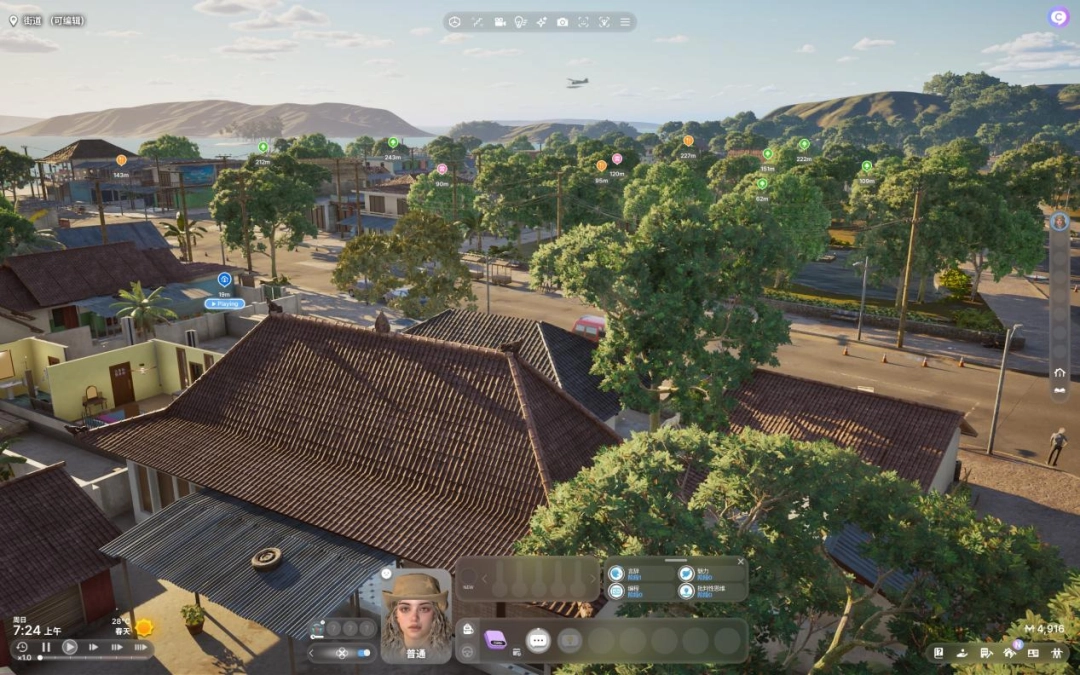Toggle the blue switch beside the portrait

363,653
